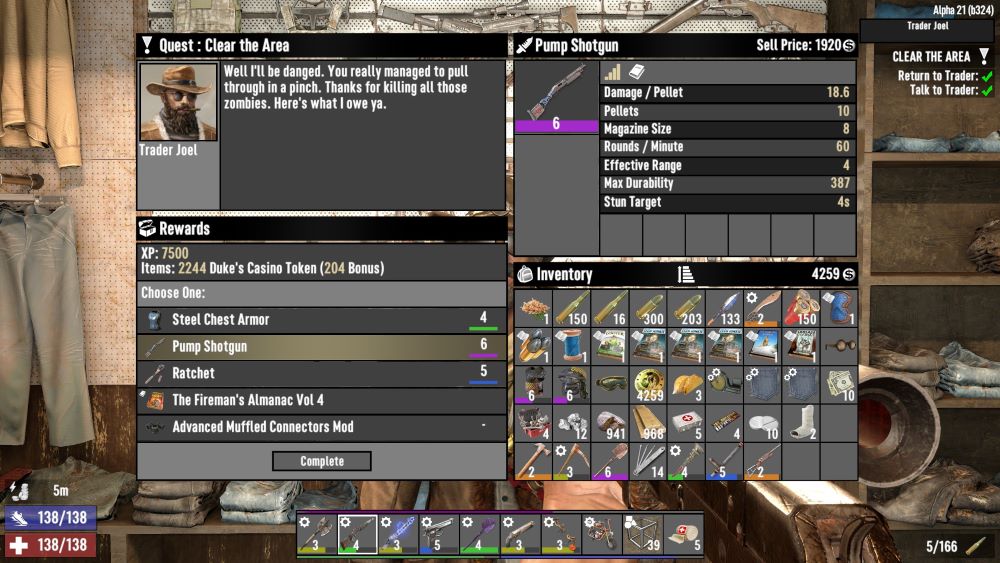Select the battle axe hotbar slot

tap(316, 535)
